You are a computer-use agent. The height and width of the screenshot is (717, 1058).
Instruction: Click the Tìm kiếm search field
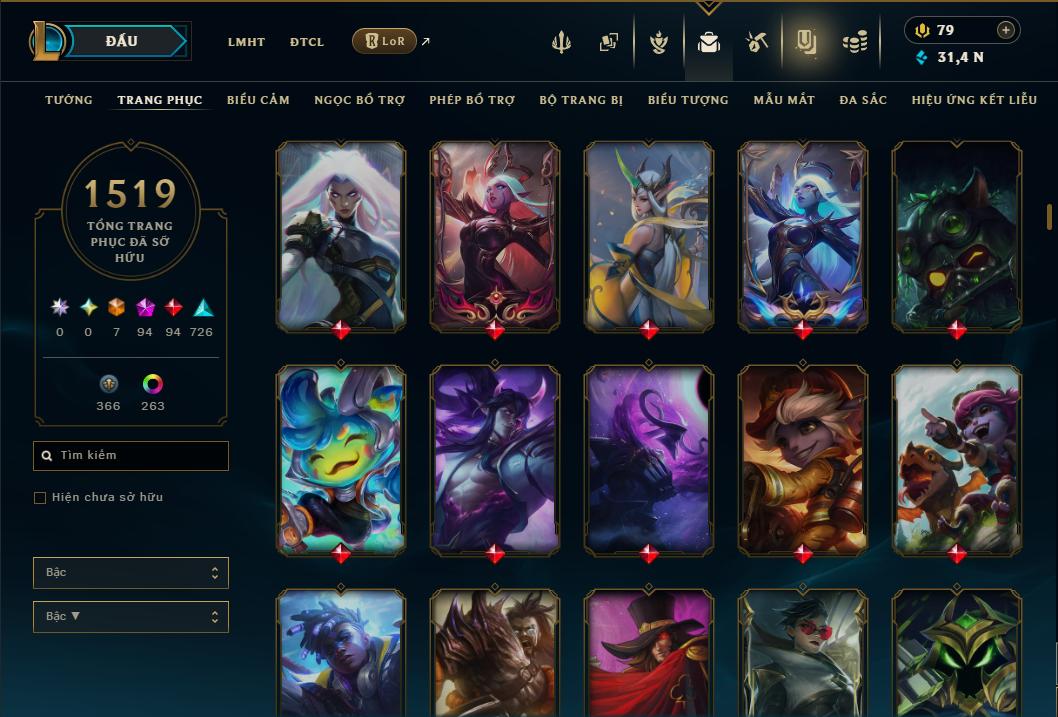131,456
